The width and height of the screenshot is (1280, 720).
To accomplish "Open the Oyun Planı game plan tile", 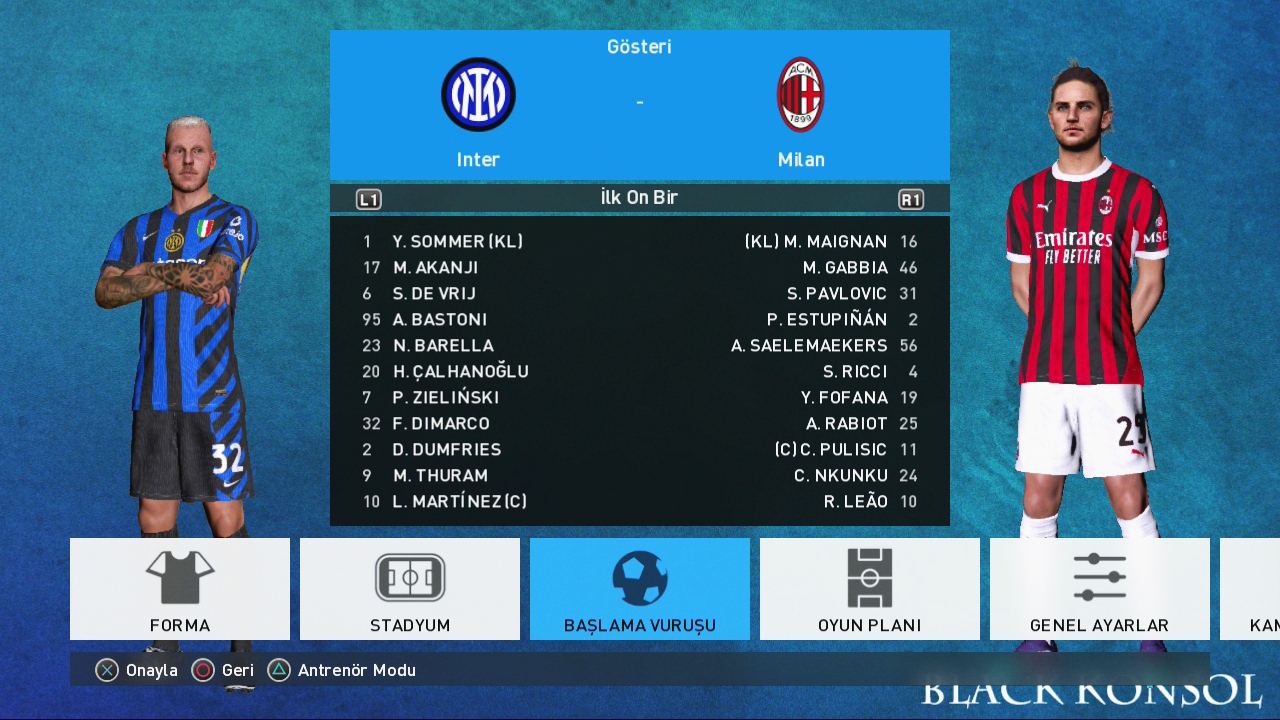I will [870, 589].
